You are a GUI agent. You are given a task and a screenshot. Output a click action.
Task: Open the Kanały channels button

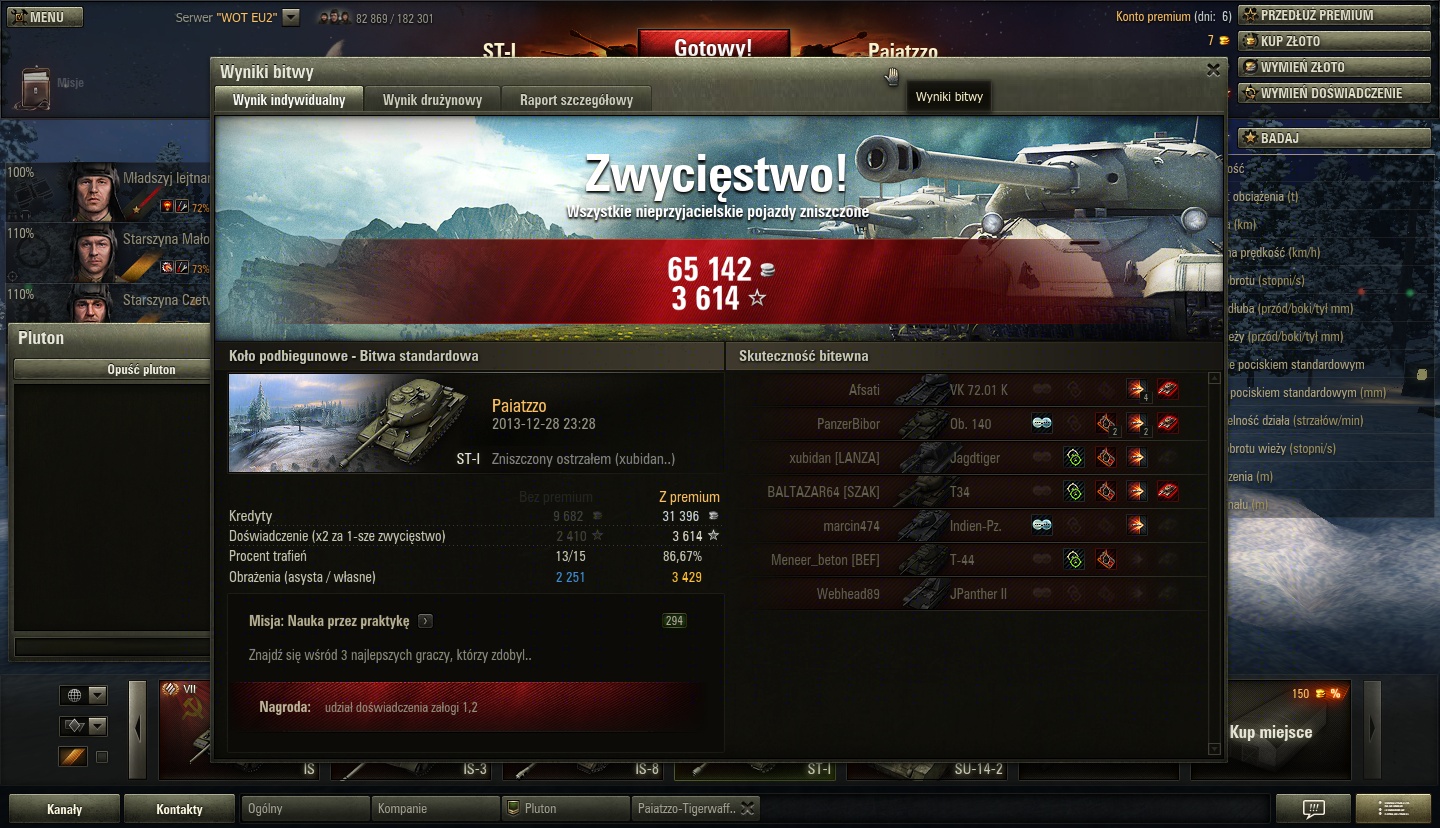[65, 809]
